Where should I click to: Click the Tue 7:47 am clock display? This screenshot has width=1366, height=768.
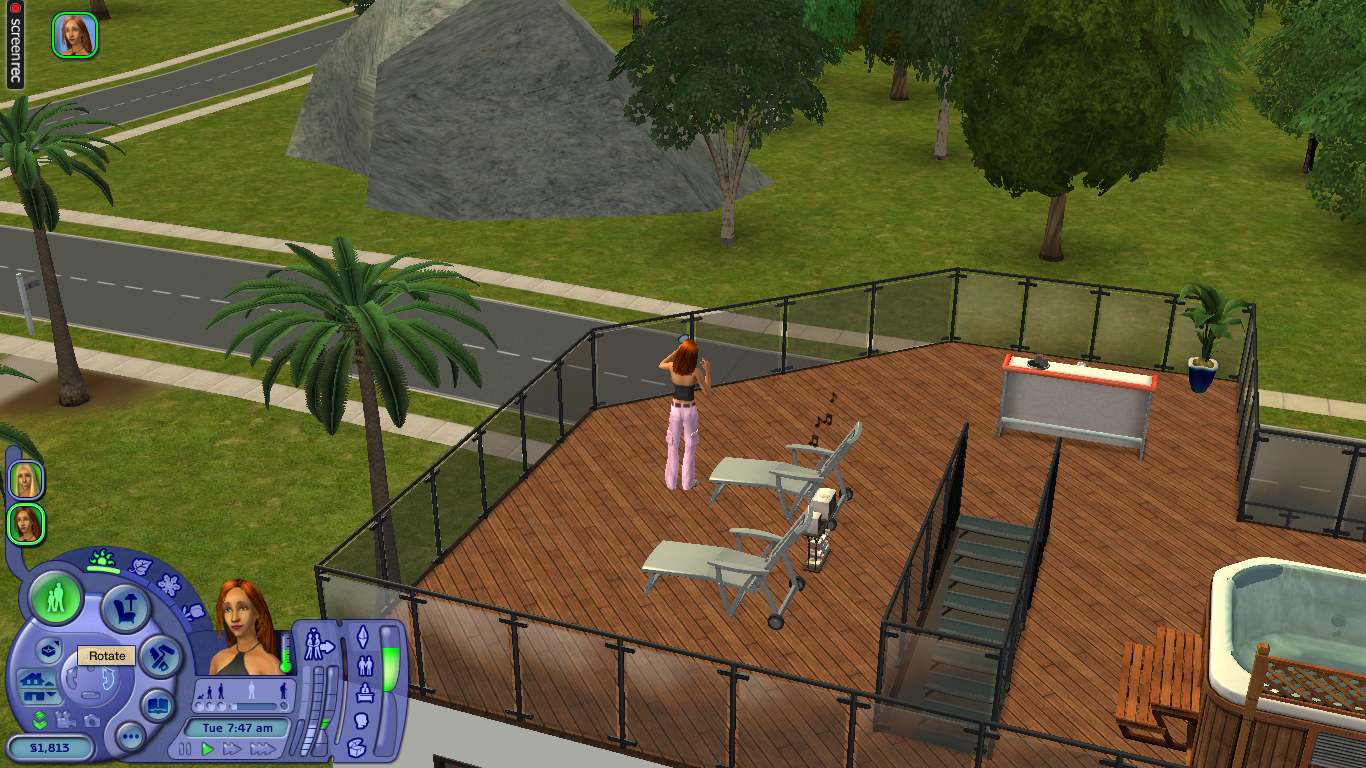click(238, 728)
